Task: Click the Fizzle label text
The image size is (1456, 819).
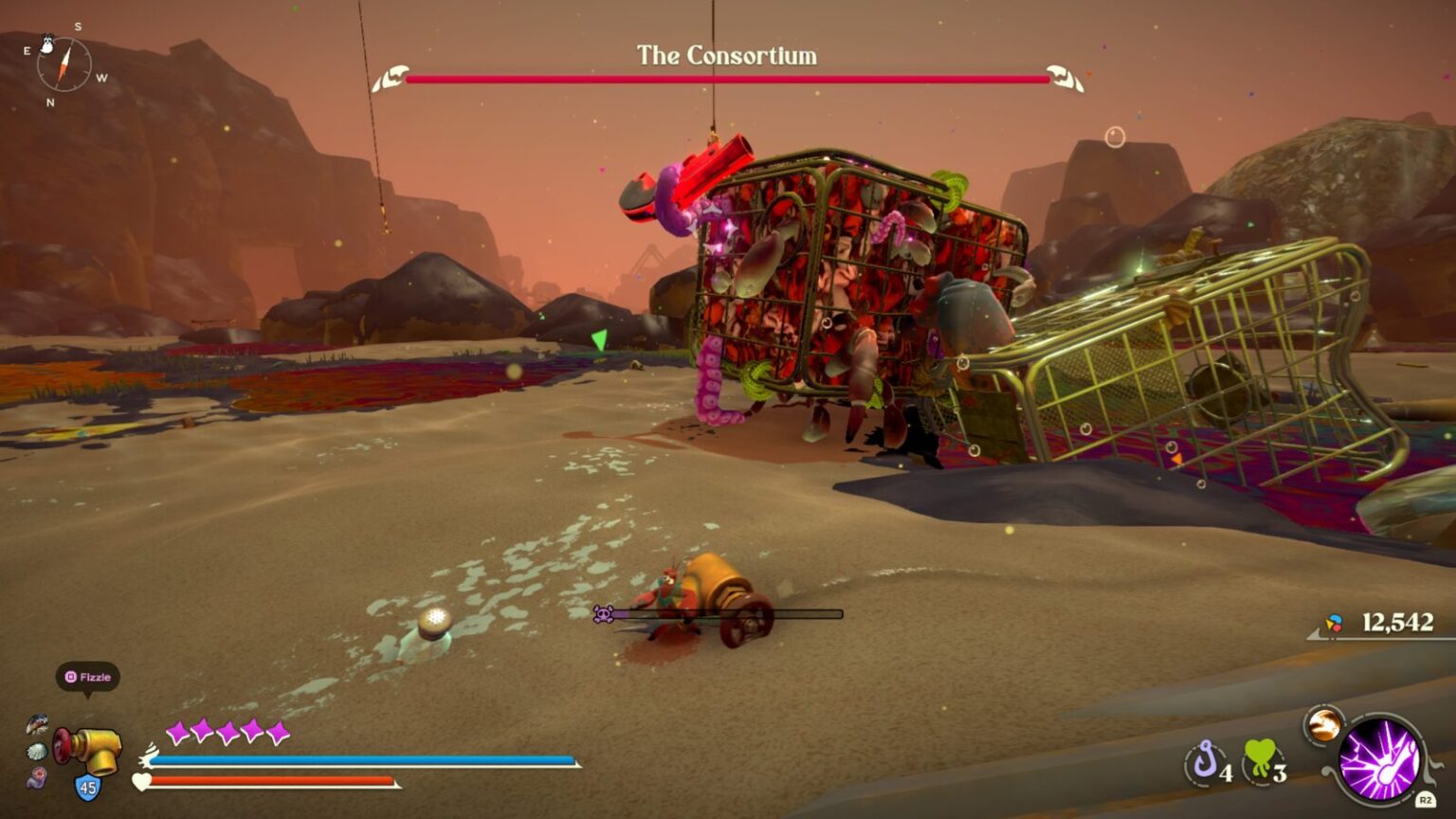Action: 95,677
